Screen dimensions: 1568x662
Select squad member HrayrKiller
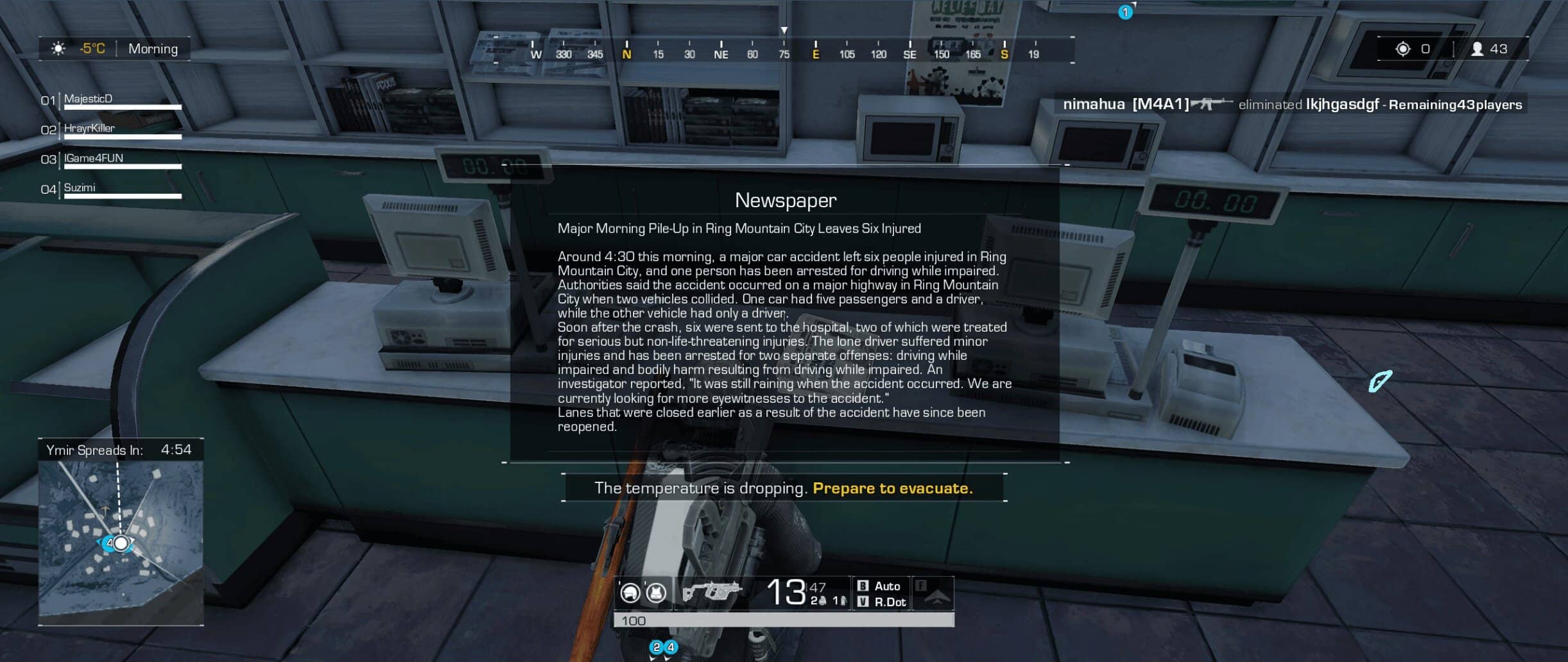pos(89,128)
